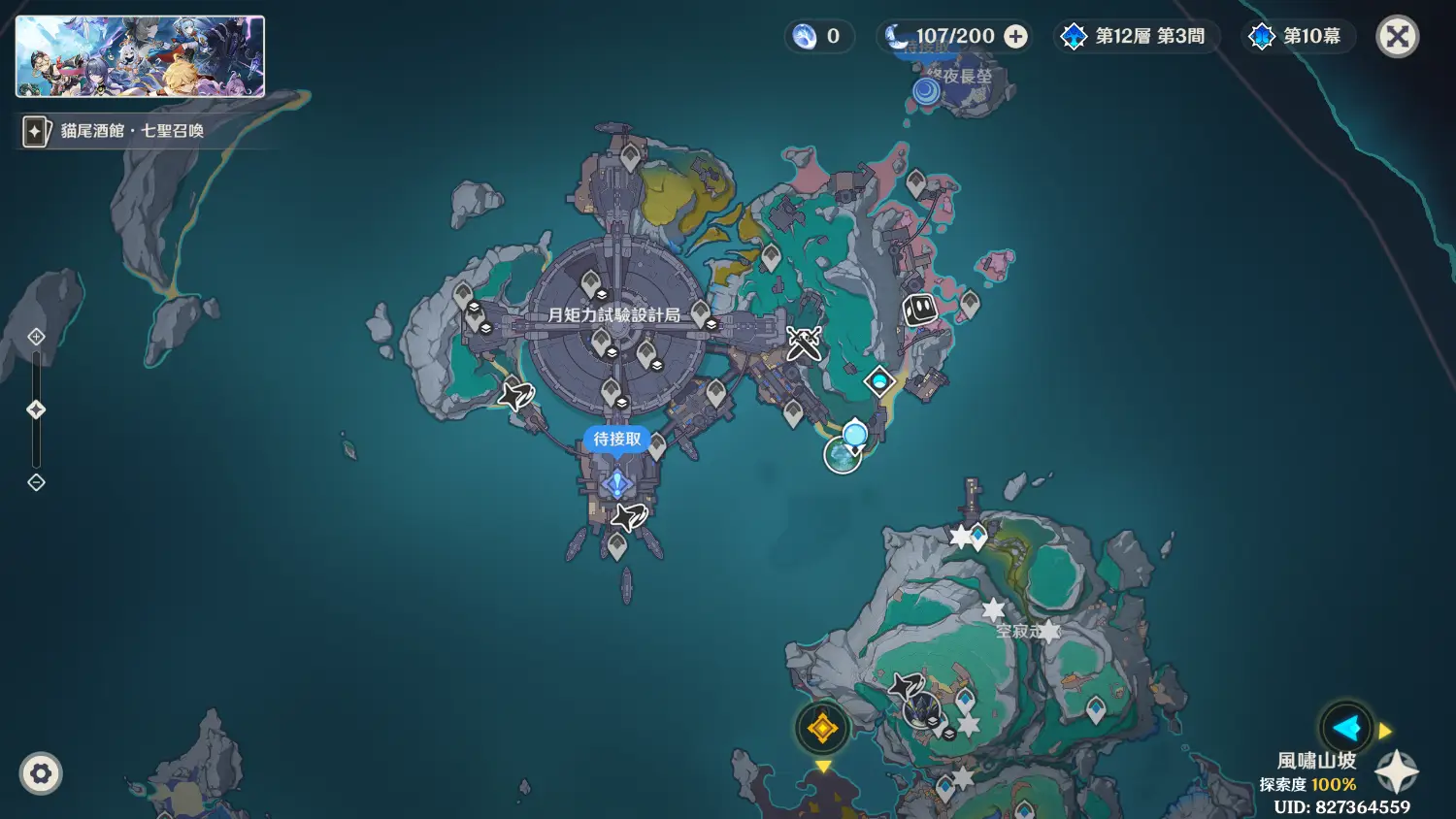This screenshot has height=819, width=1456.
Task: Select the golden diamond quest navigation marker
Action: pos(822,728)
